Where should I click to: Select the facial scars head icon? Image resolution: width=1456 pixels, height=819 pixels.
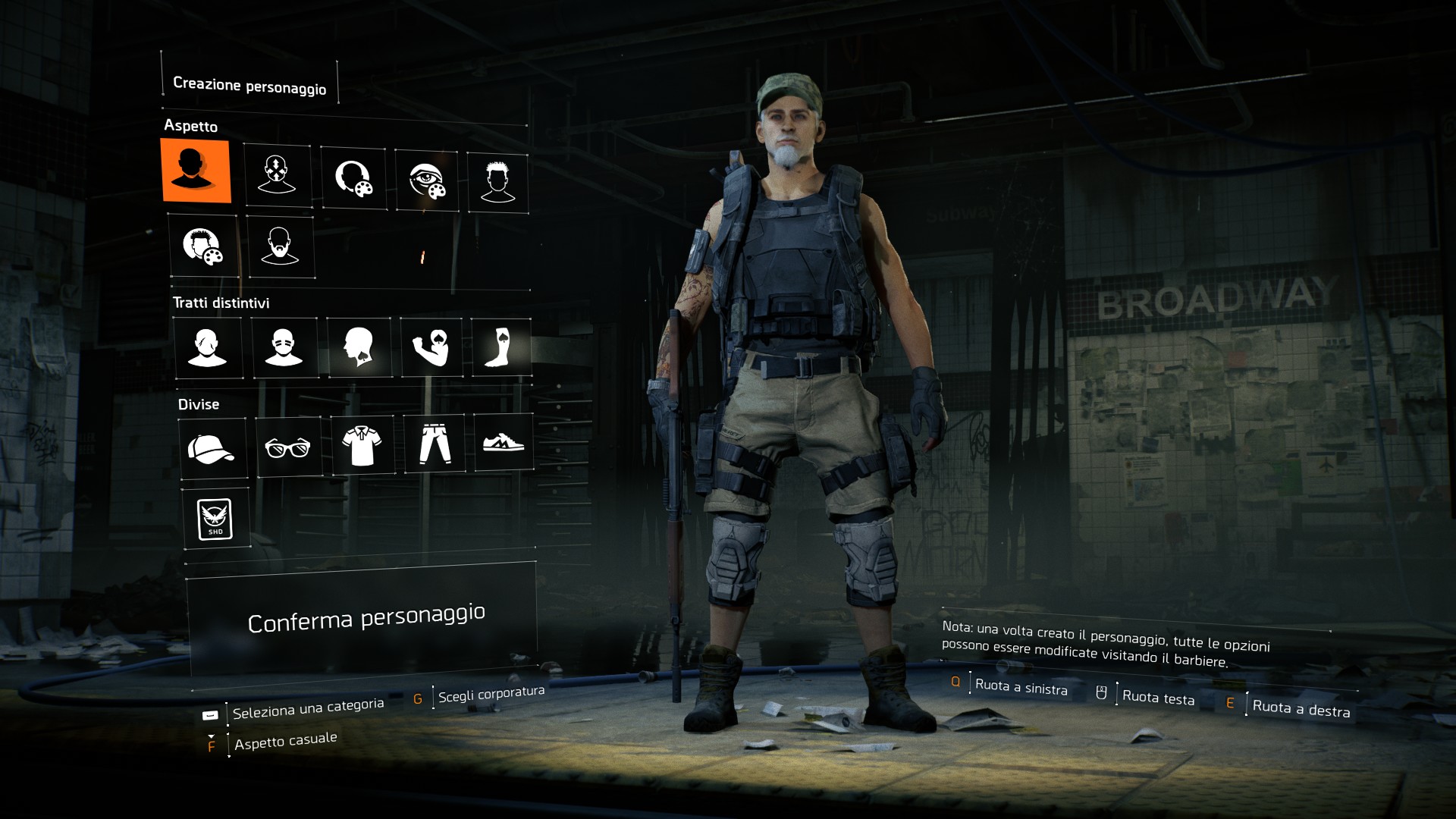[x=207, y=347]
